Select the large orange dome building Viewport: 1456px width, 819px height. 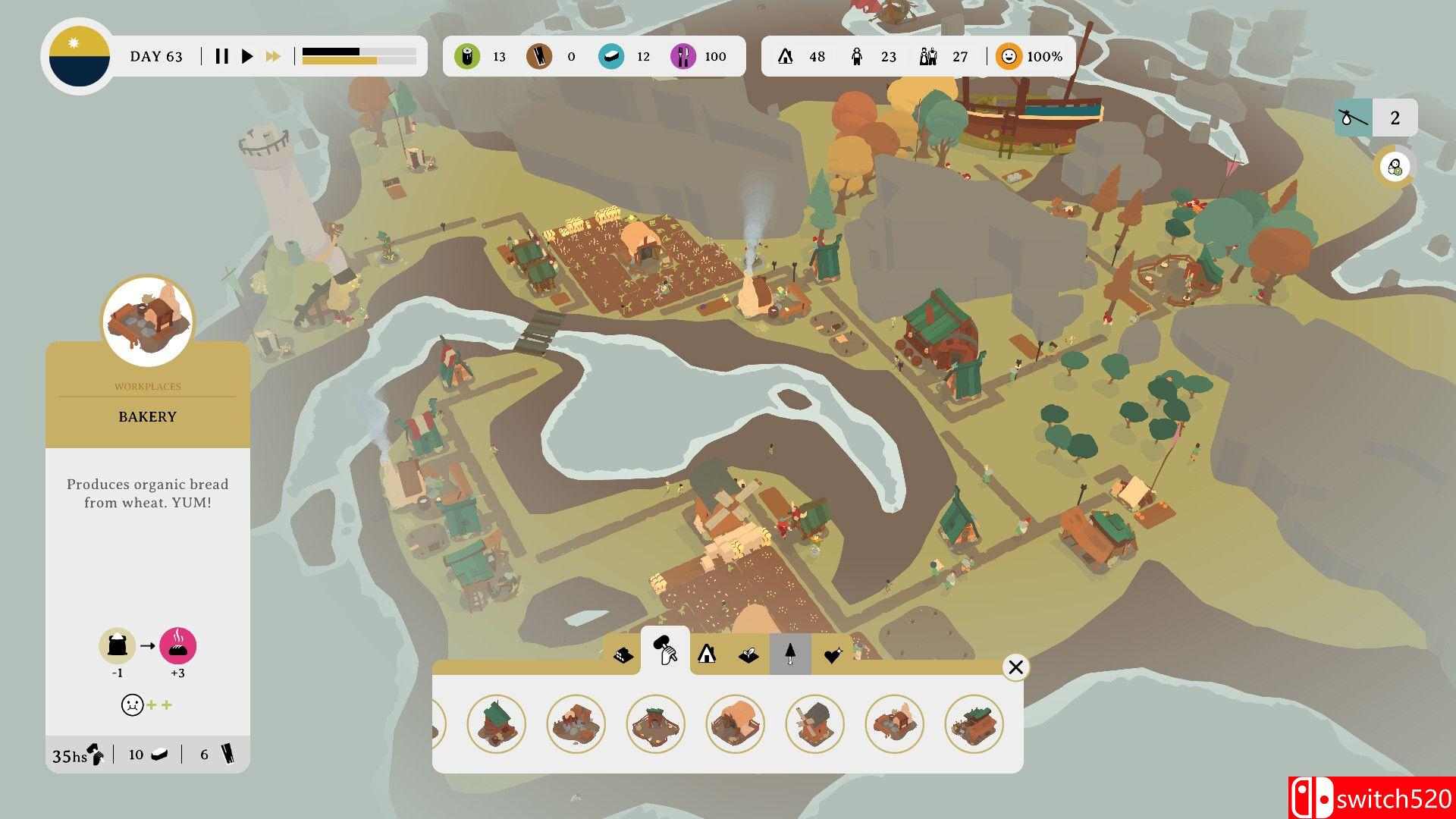point(736,724)
